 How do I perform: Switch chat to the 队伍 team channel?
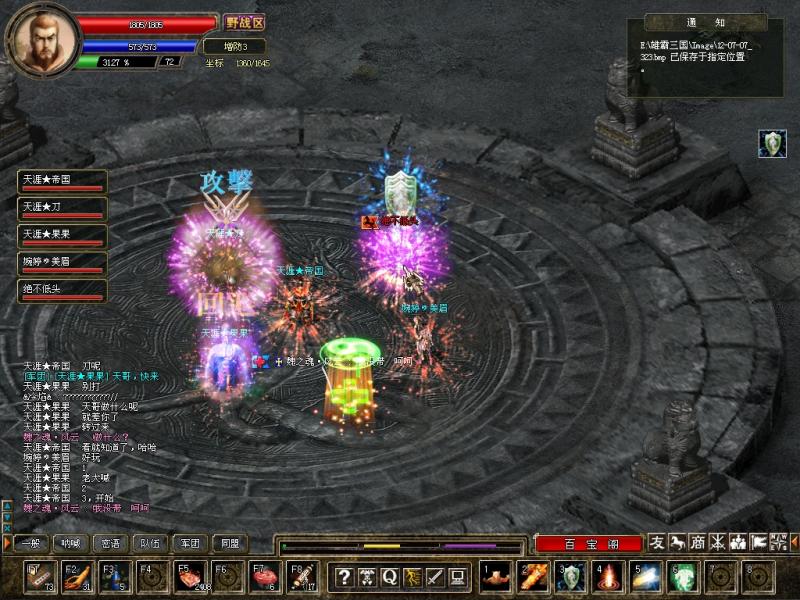(149, 544)
